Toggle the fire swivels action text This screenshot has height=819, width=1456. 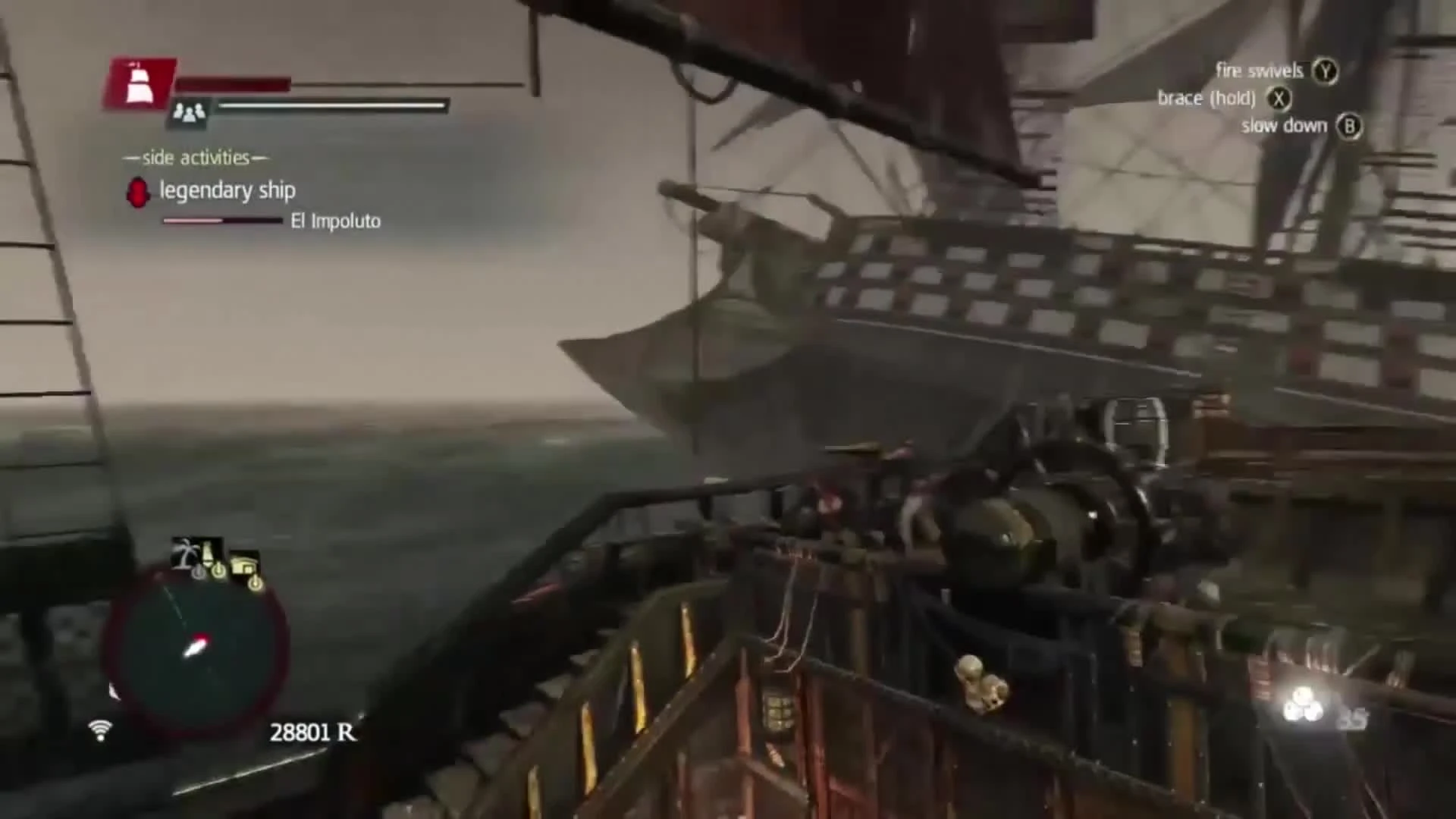pyautogui.click(x=1260, y=71)
